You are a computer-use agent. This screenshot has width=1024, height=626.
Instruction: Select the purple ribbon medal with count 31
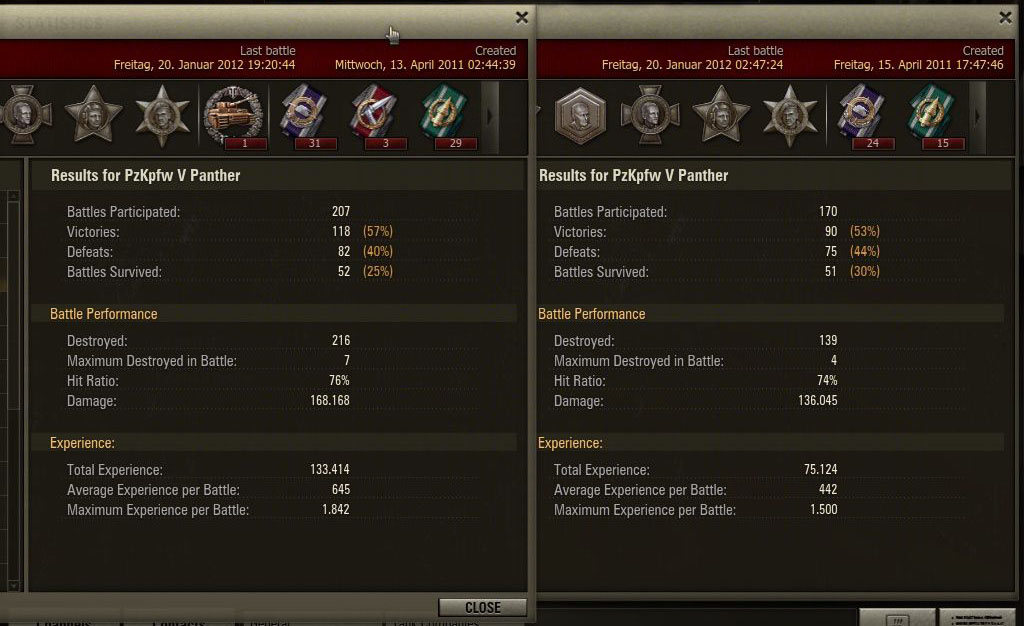coord(303,114)
